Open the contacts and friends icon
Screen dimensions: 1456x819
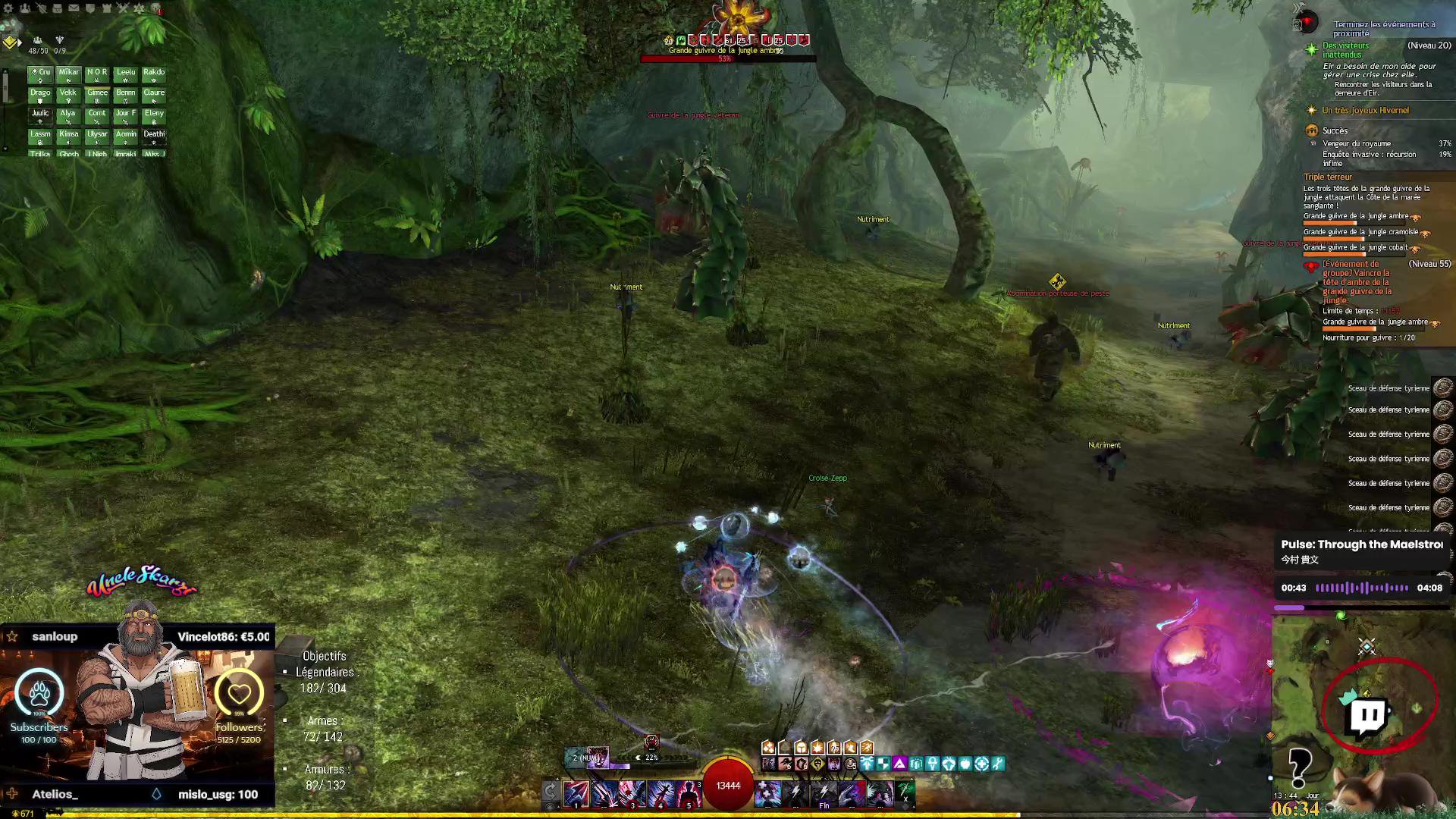pyautogui.click(x=25, y=8)
